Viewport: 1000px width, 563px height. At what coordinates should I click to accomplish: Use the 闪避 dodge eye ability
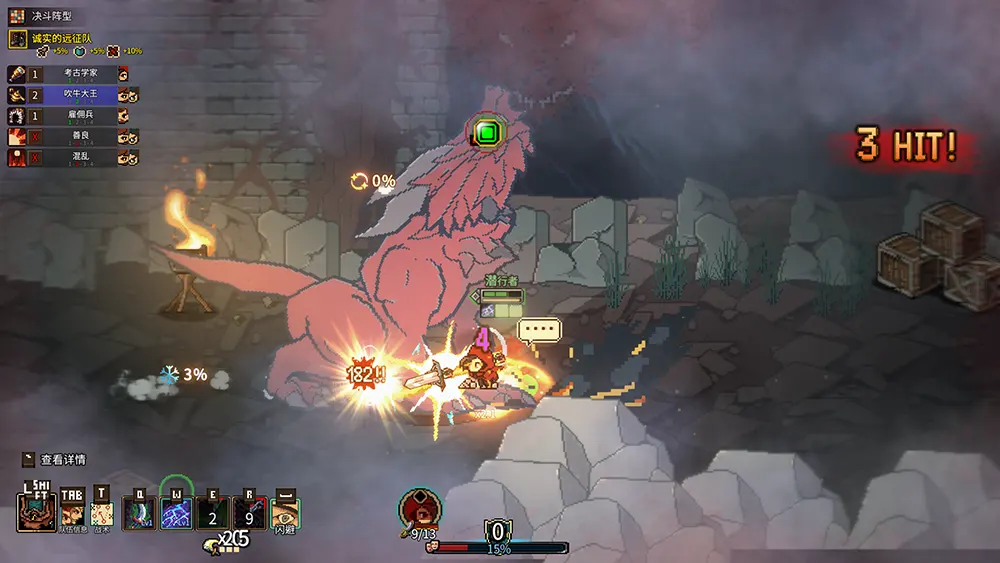[285, 514]
